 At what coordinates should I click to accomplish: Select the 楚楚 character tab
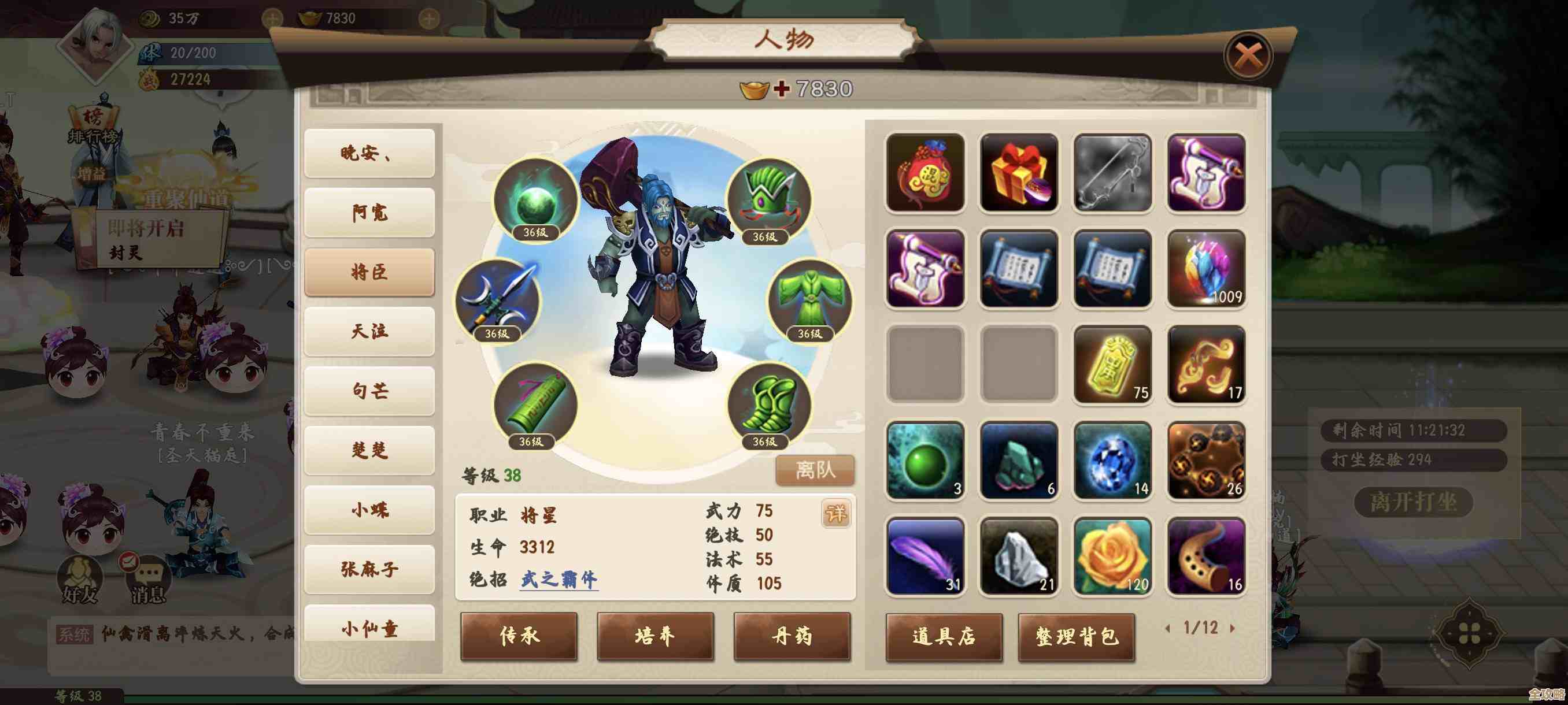[368, 451]
